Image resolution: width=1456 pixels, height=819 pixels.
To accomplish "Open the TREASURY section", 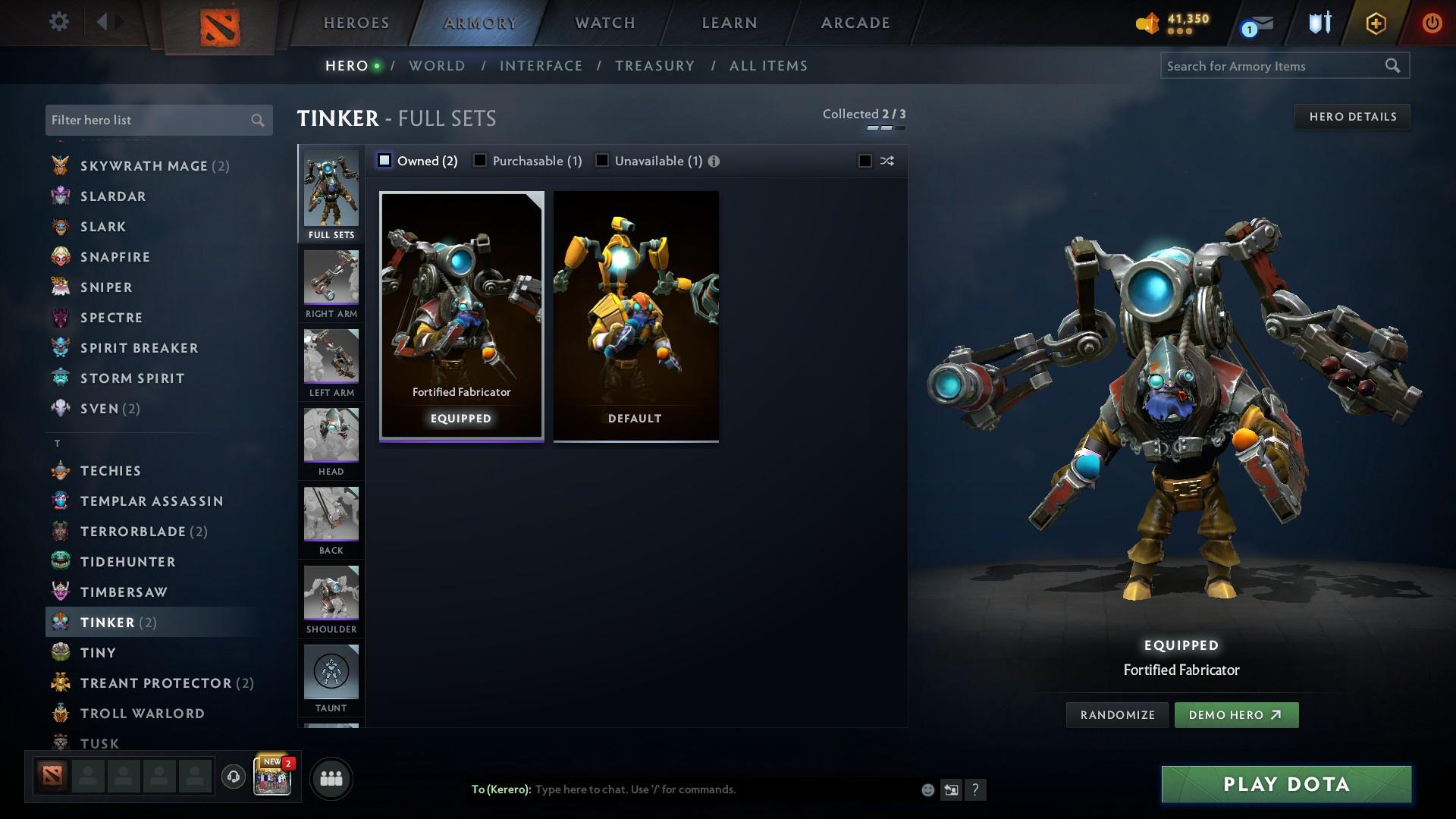I will 654,66.
